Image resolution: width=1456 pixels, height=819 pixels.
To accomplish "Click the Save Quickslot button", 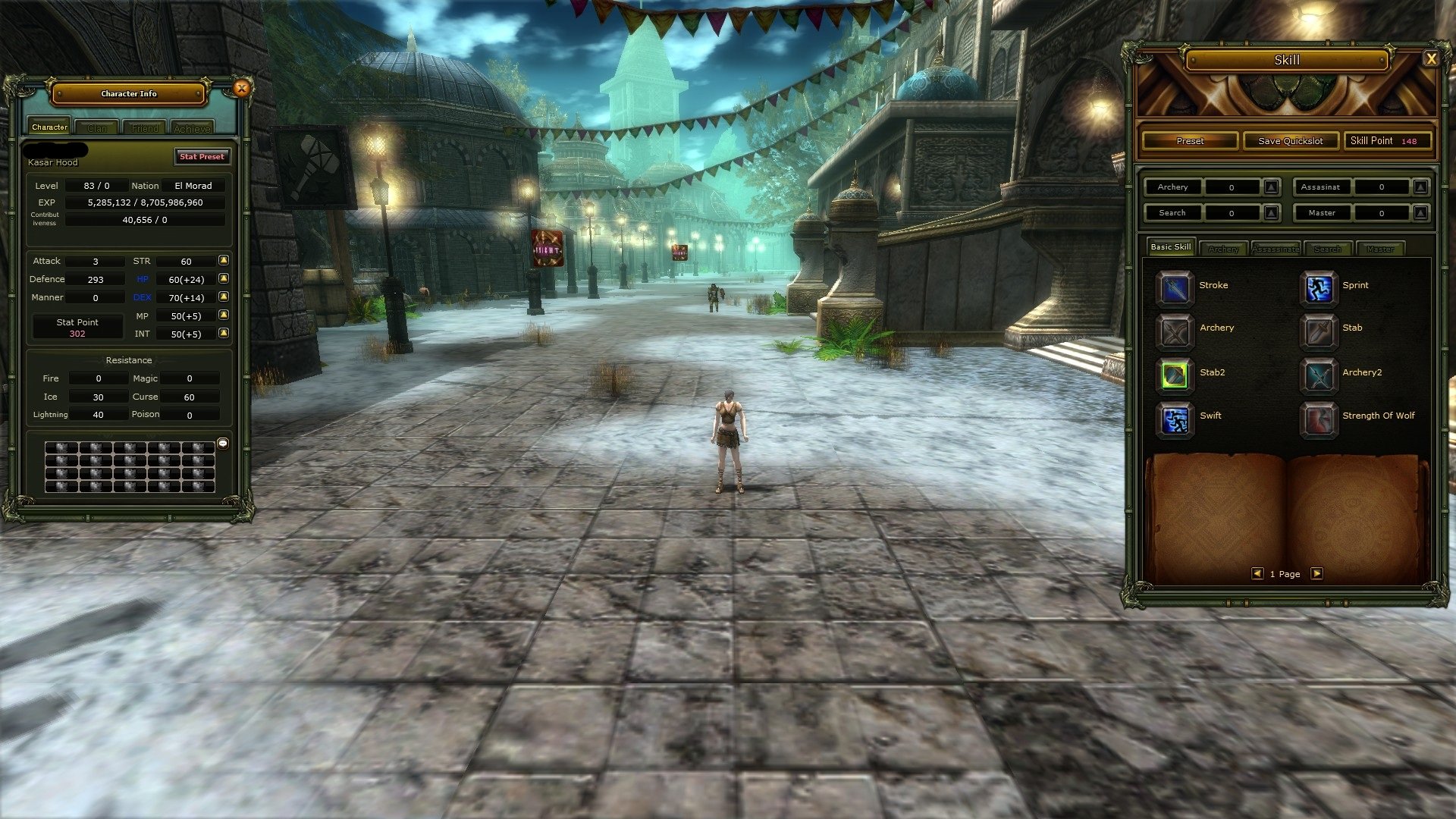I will point(1291,140).
